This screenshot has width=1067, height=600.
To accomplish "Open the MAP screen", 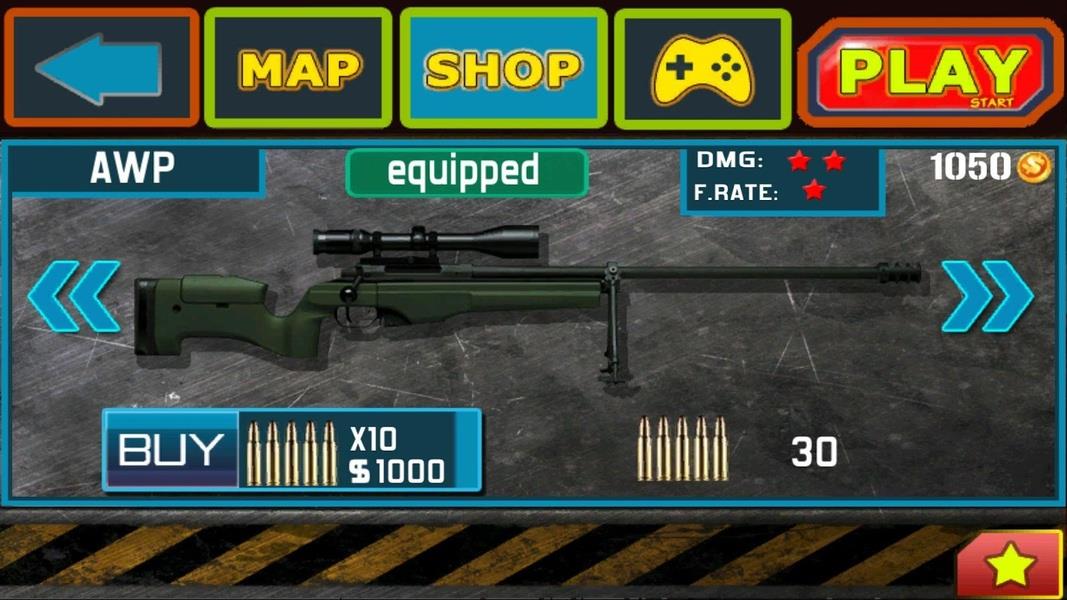I will coord(298,68).
